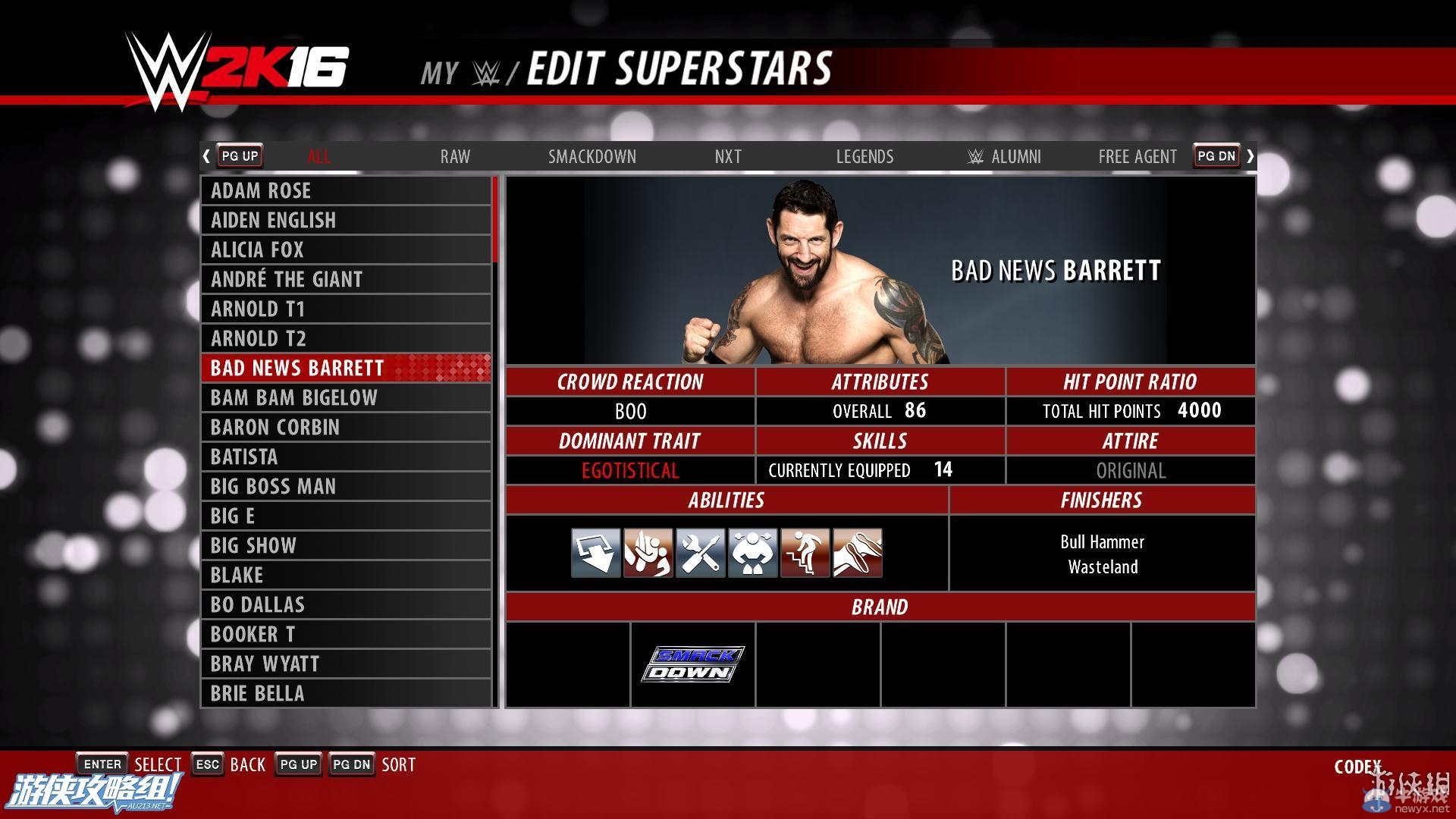Click the right chevron arrow near PG DN
This screenshot has width=1456, height=819.
1250,155
